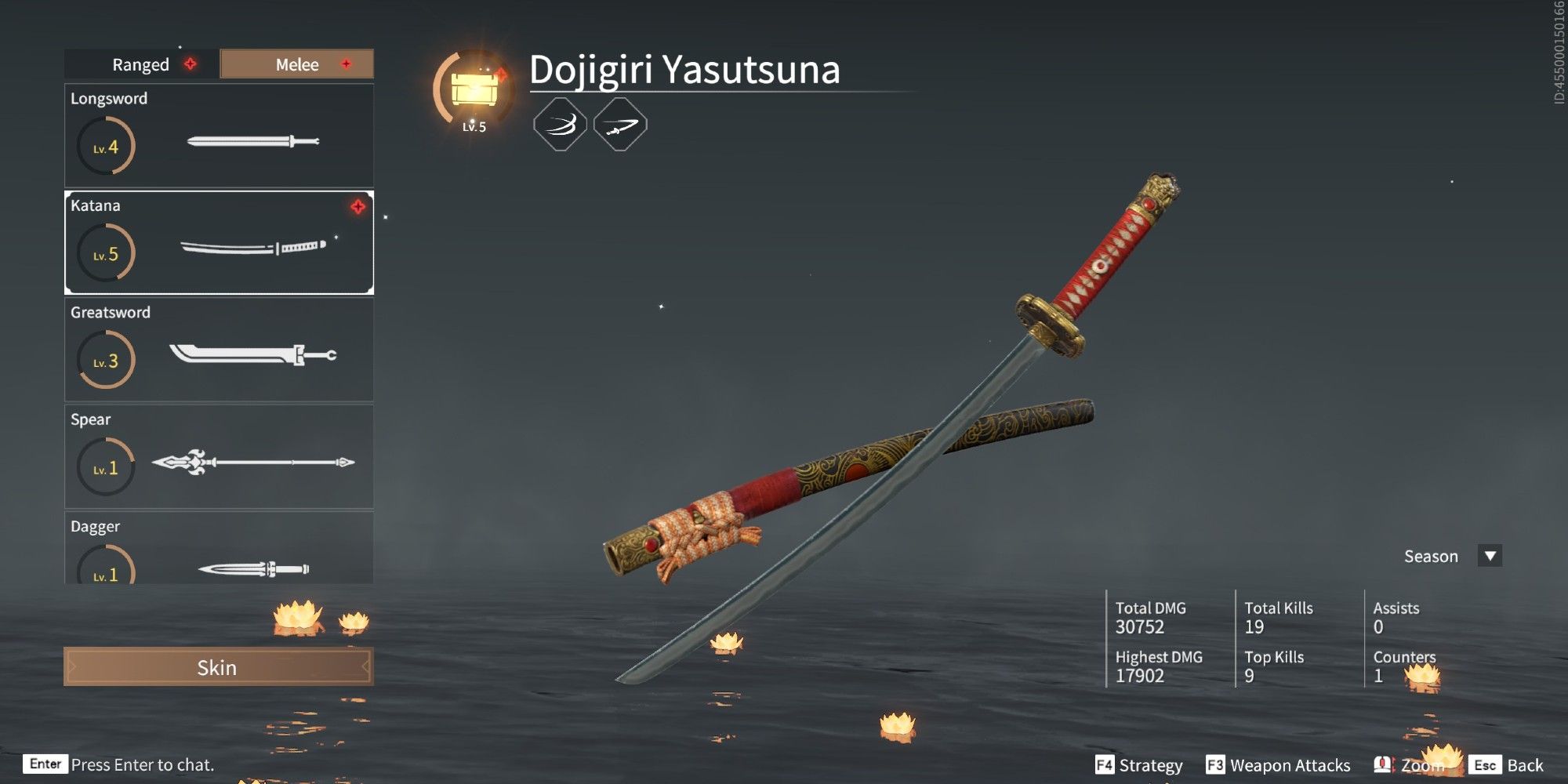This screenshot has width=1568, height=784.
Task: Pick the Spear weapon entry
Action: pyautogui.click(x=219, y=457)
